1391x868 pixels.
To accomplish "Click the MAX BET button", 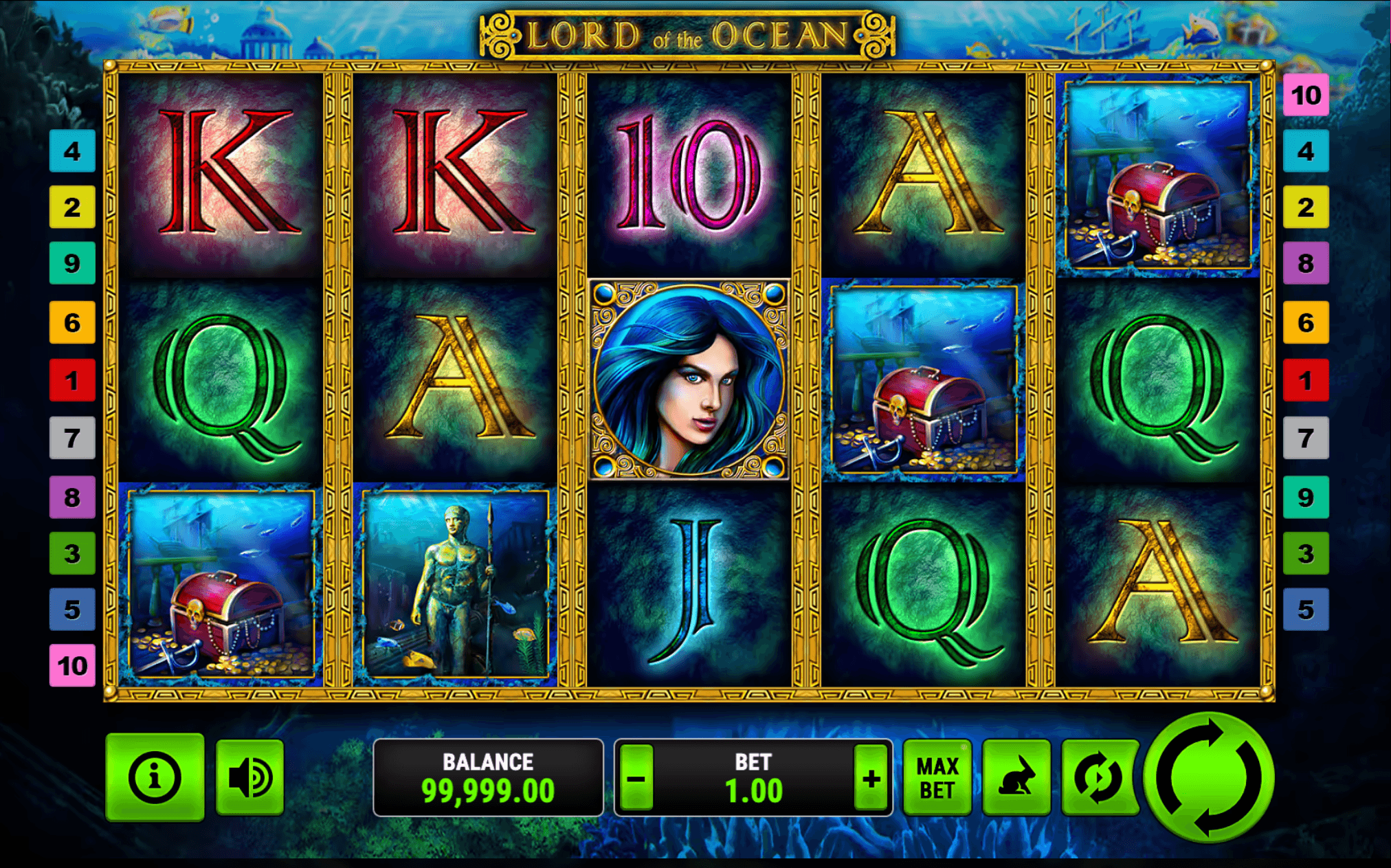I will [937, 777].
